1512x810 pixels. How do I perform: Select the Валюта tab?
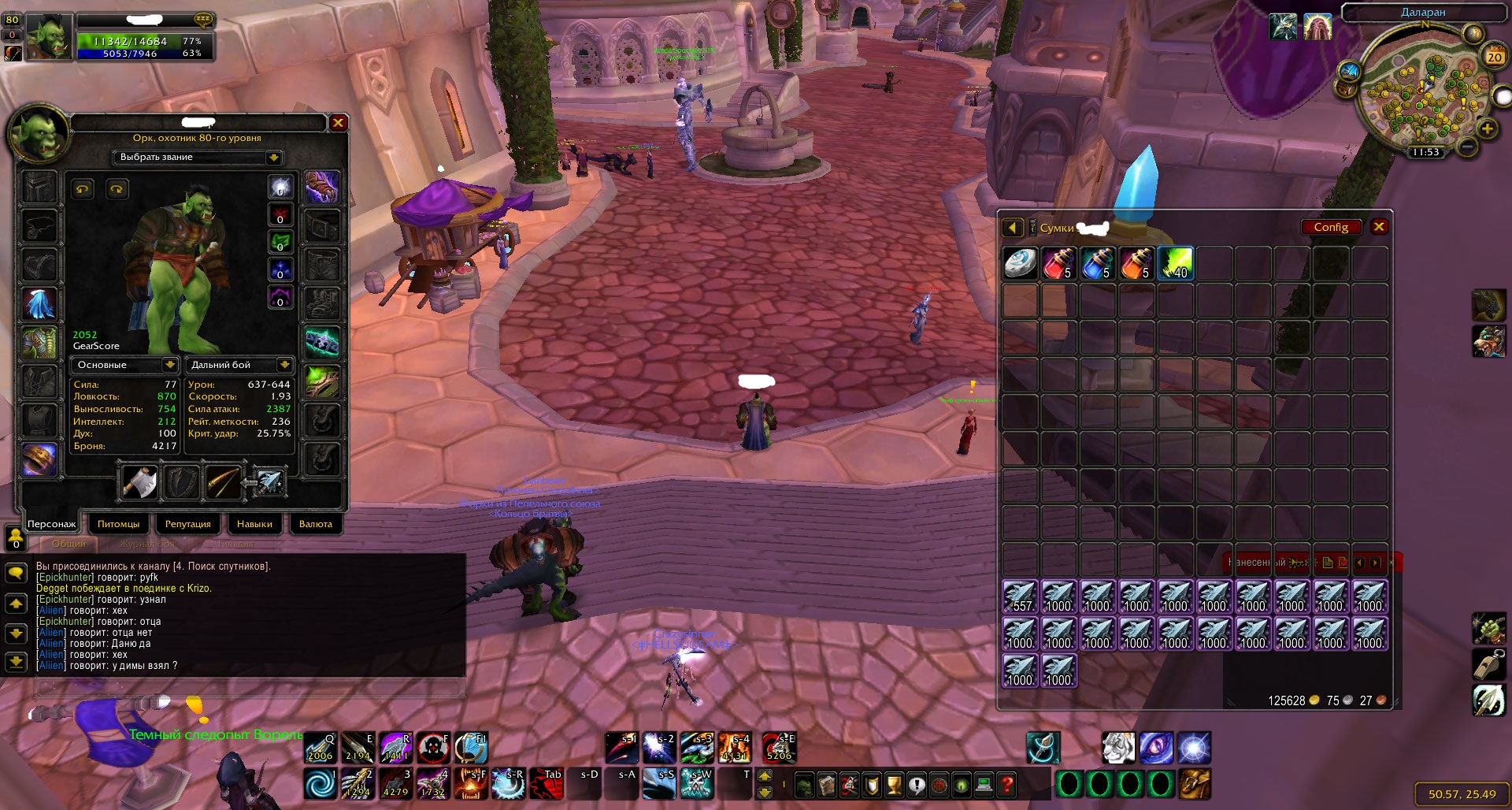pos(315,524)
